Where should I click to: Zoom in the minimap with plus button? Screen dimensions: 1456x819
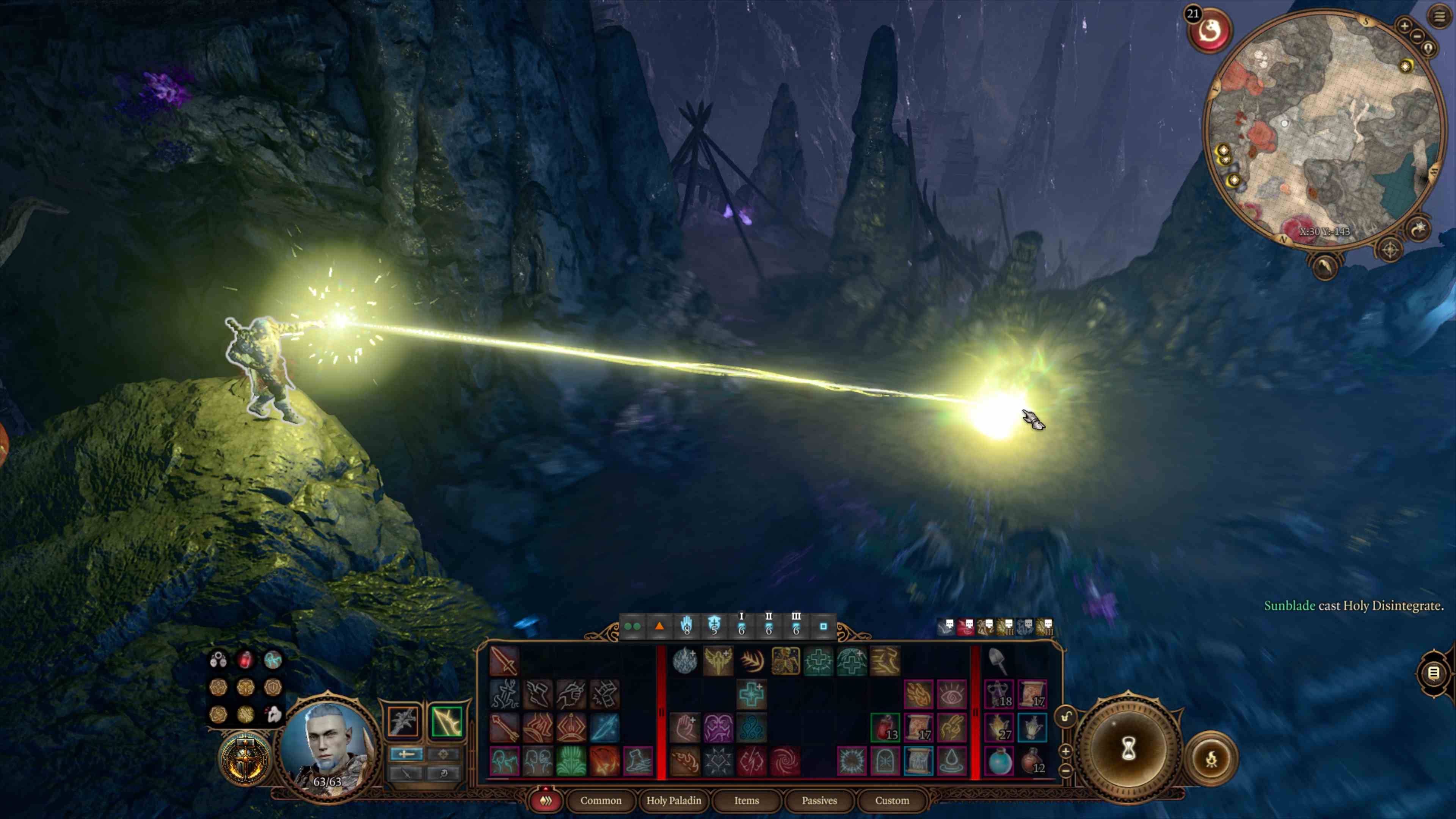[1404, 25]
